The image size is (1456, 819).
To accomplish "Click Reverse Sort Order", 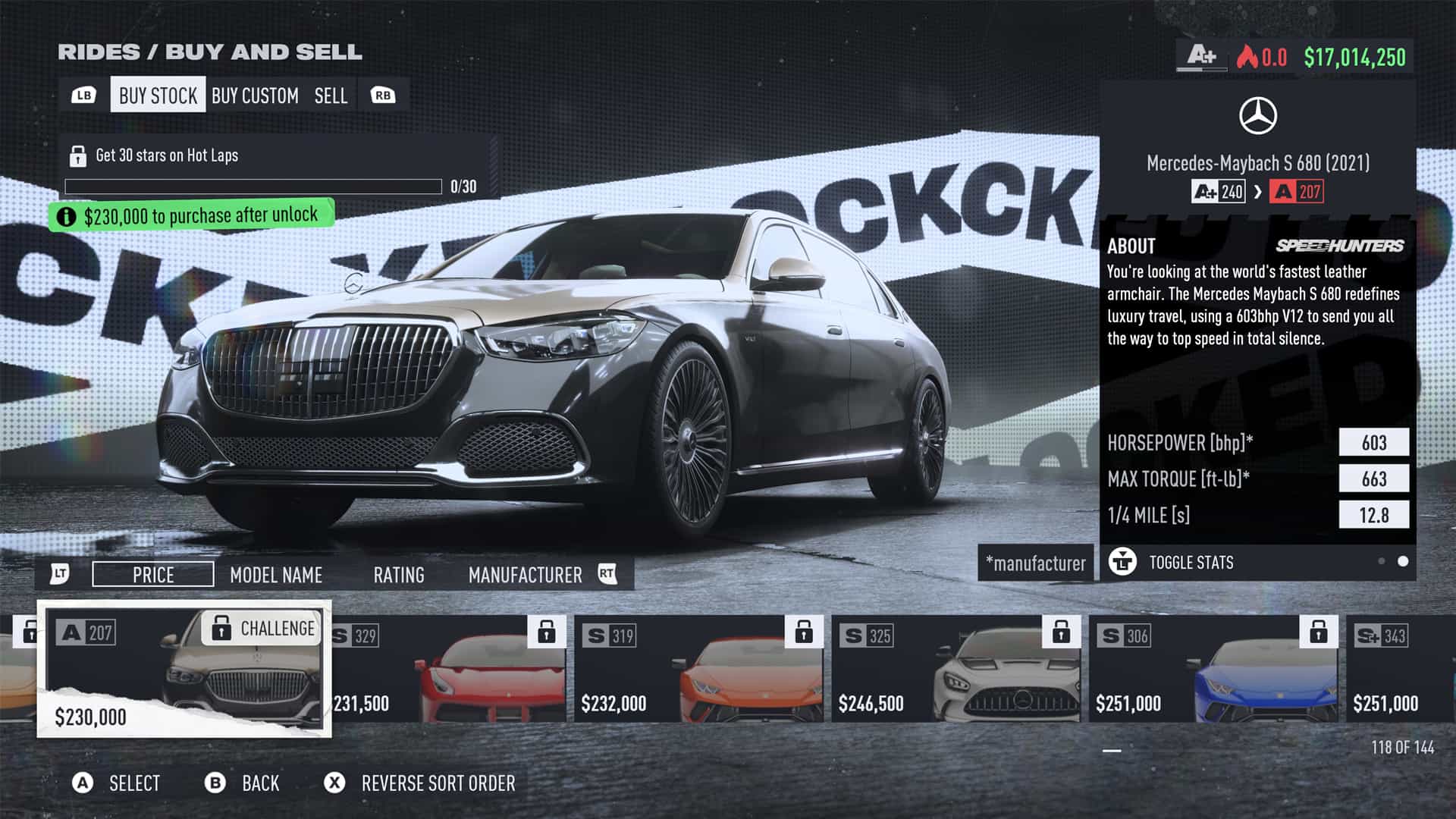I will click(x=438, y=783).
